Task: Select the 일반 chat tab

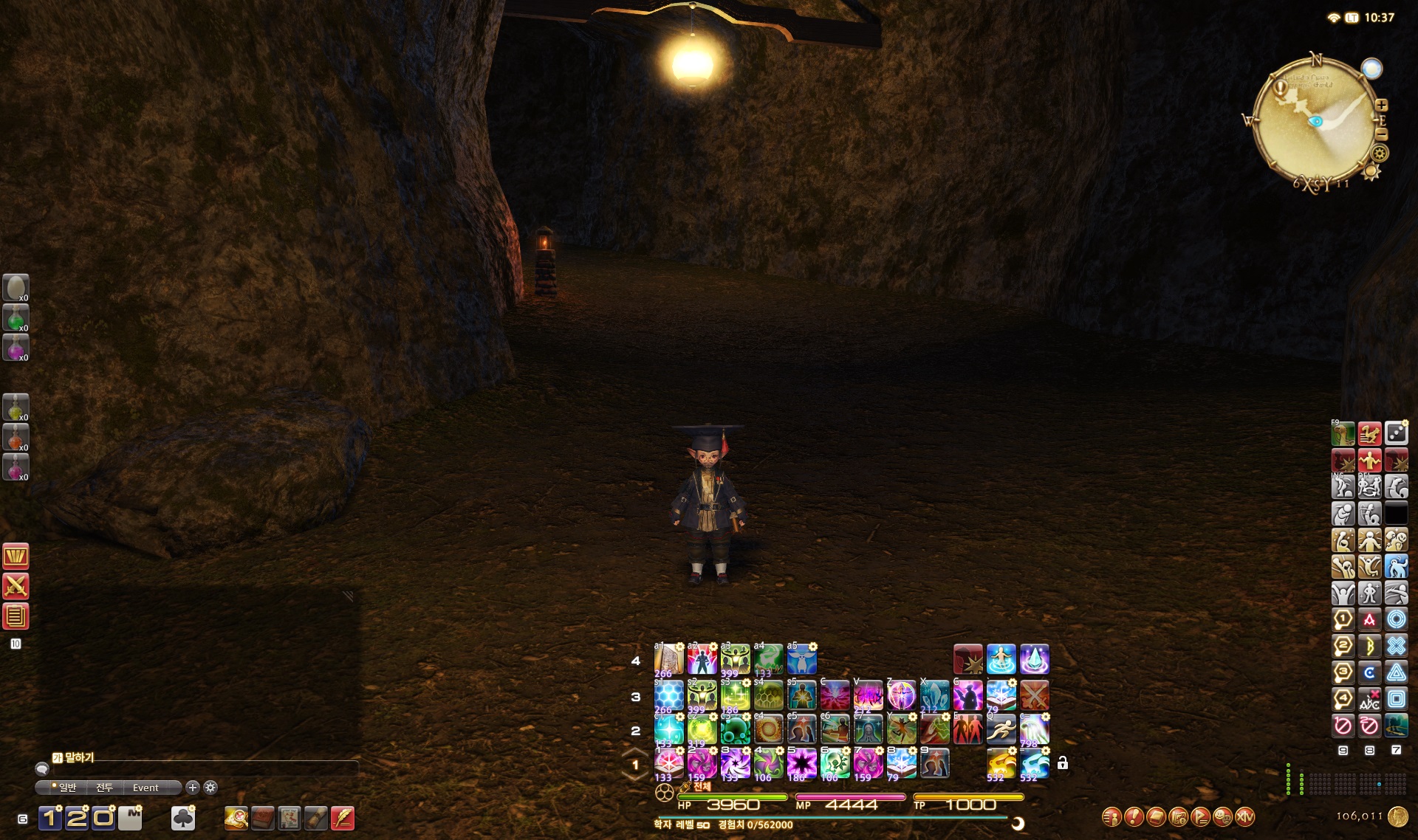Action: point(66,788)
